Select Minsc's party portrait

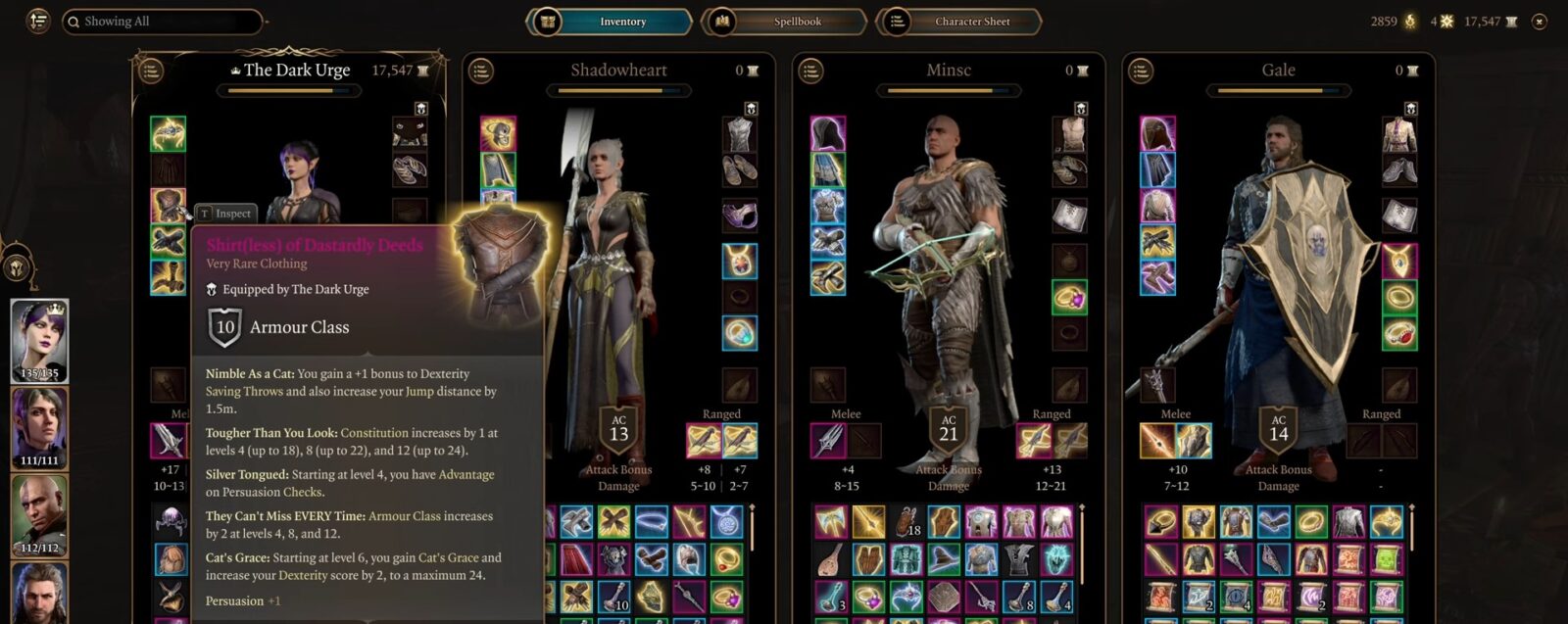pyautogui.click(x=39, y=515)
